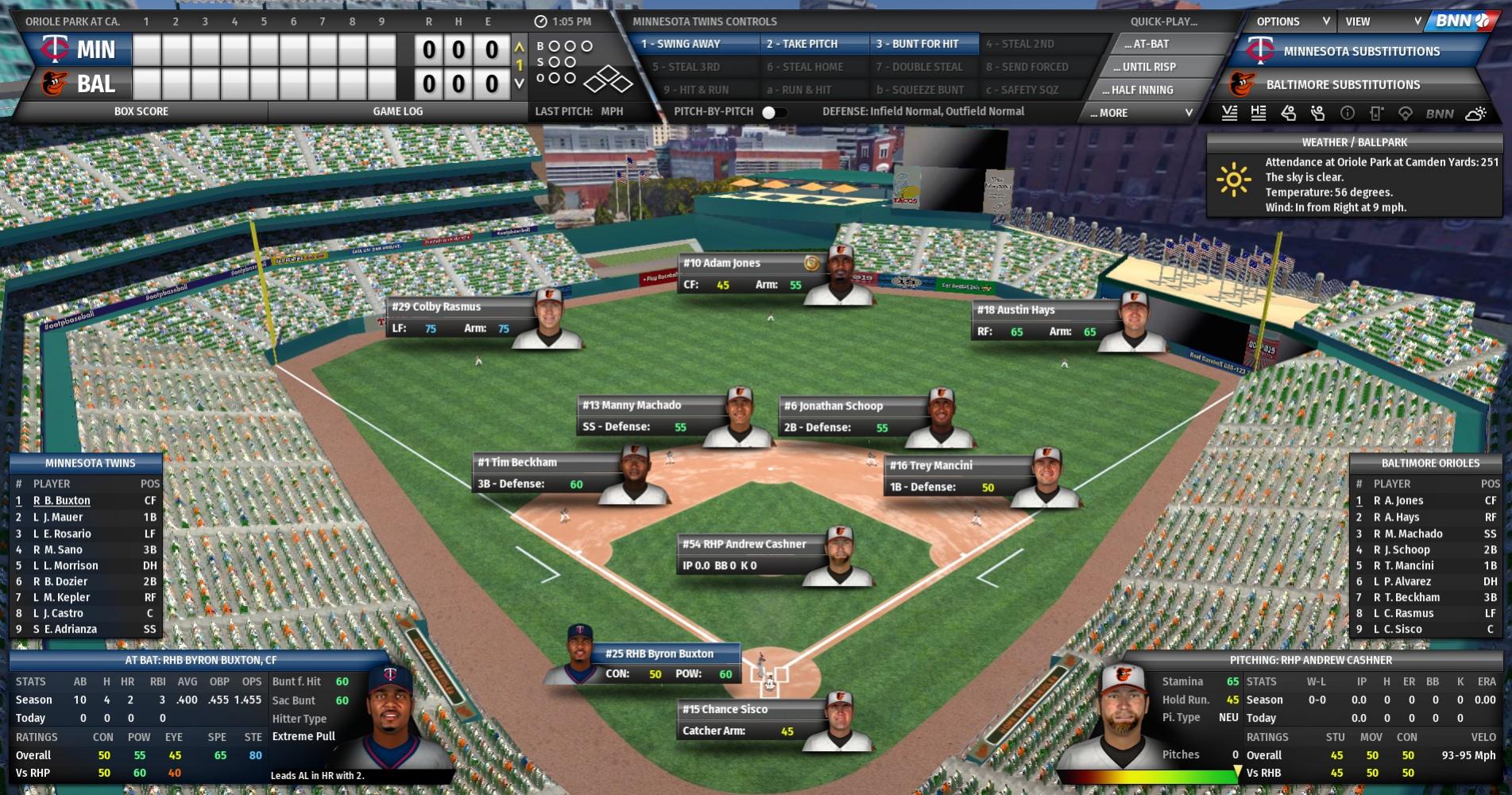The image size is (1512, 795).
Task: Quick-play the Half Inning
Action: [x=1142, y=90]
